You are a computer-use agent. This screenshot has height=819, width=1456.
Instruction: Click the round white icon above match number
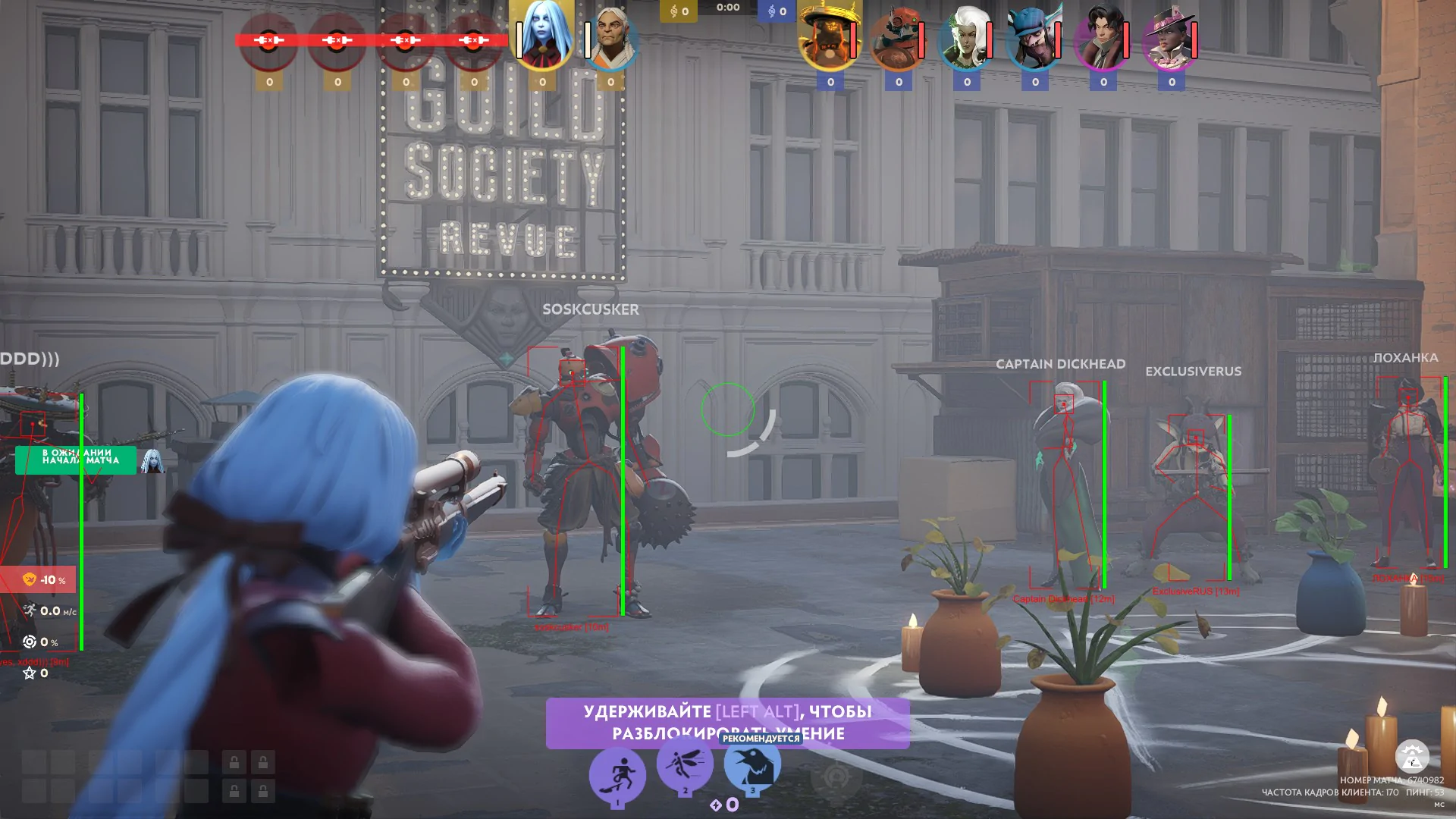click(x=1412, y=756)
